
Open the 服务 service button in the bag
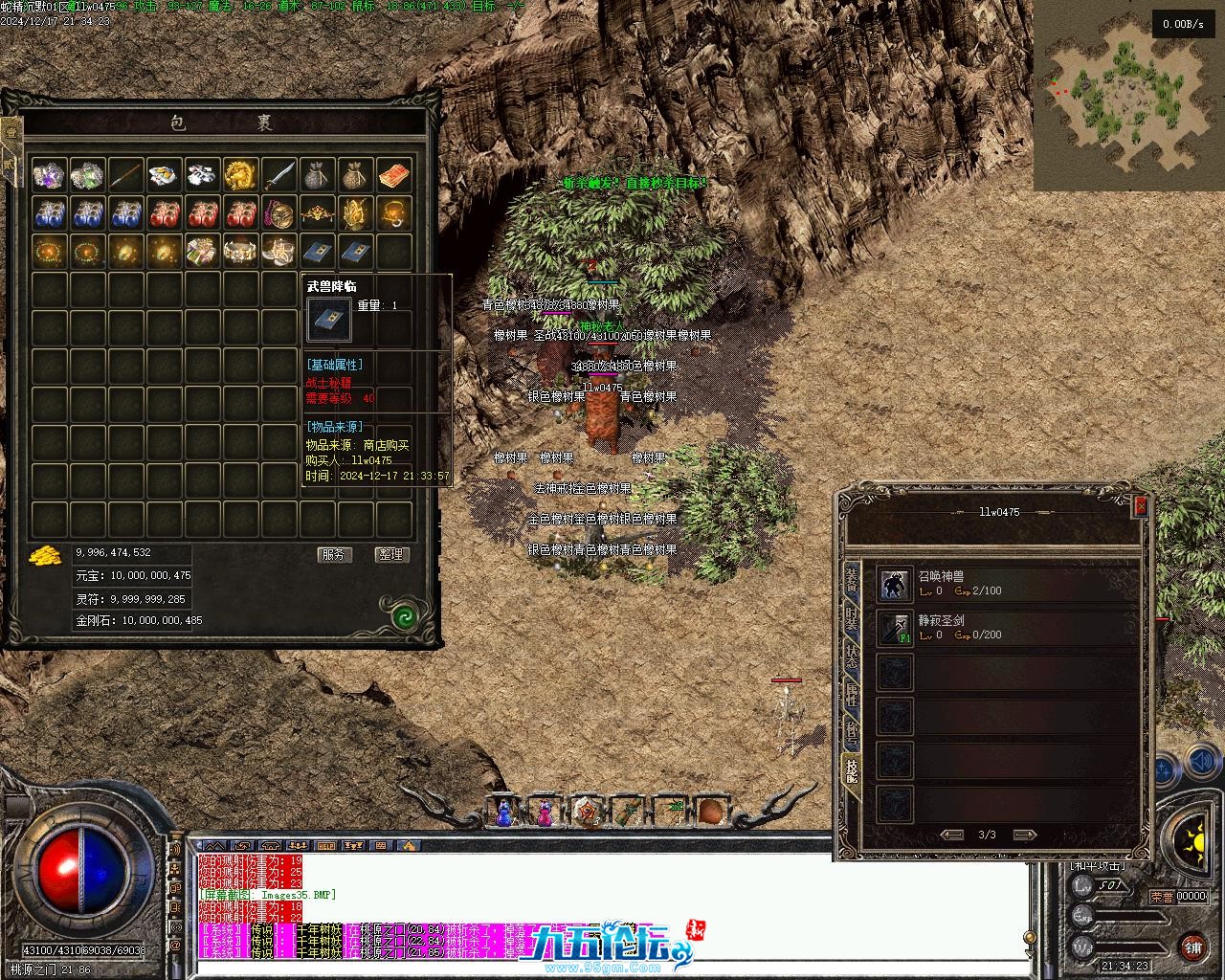coord(334,554)
